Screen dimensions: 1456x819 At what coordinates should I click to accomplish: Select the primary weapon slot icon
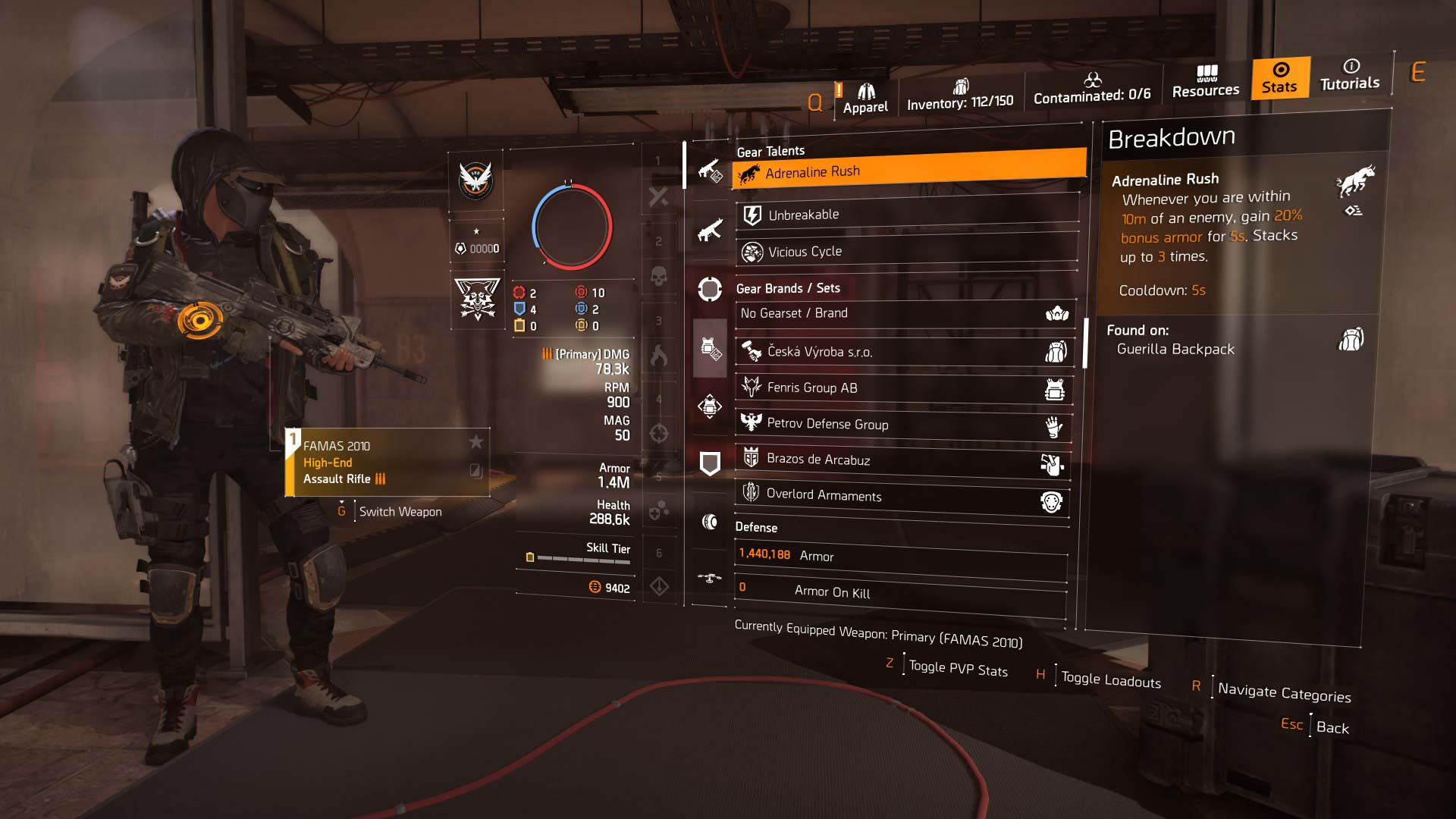point(710,170)
